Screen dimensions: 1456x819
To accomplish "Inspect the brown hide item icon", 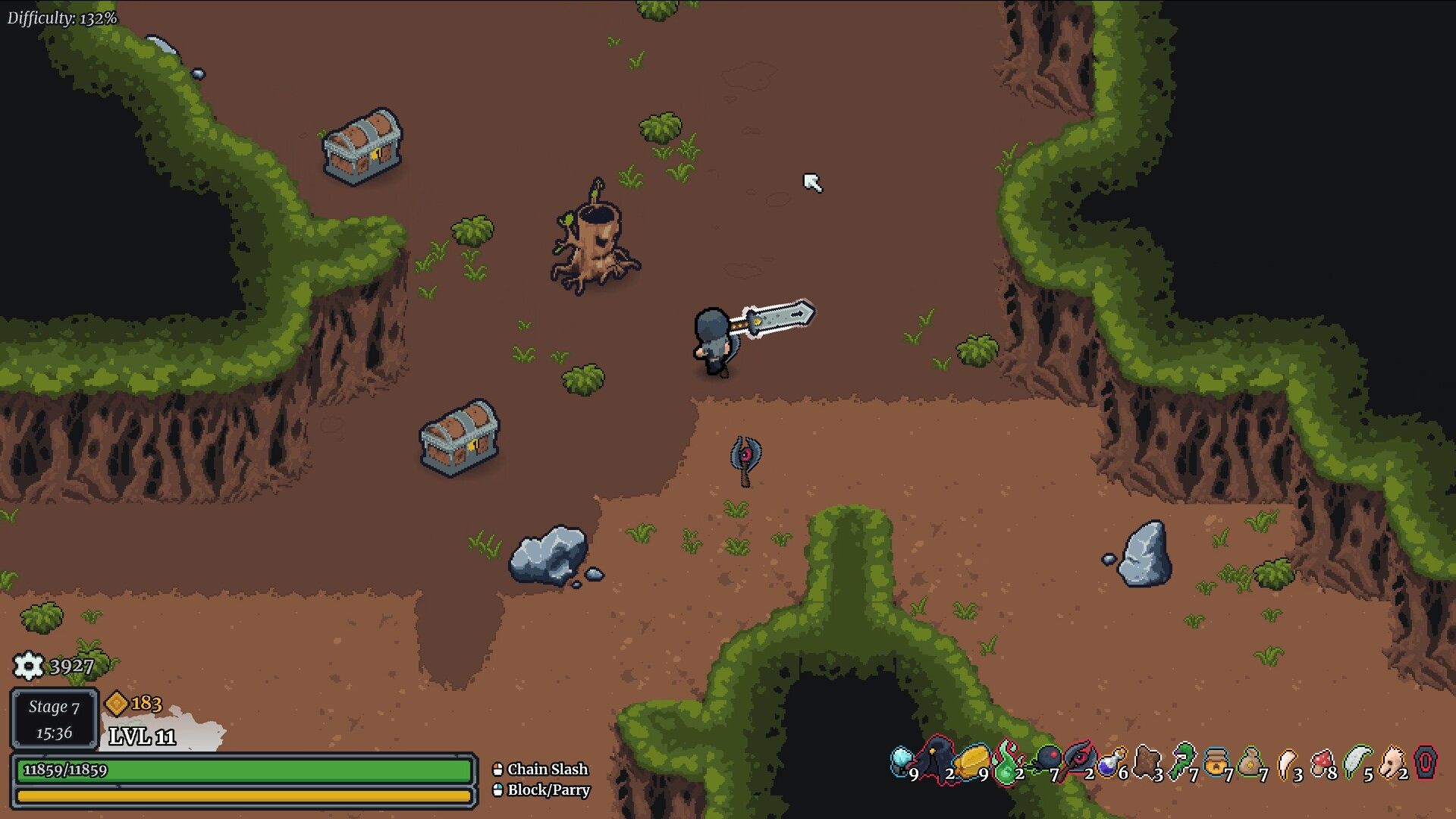I will point(1146,761).
